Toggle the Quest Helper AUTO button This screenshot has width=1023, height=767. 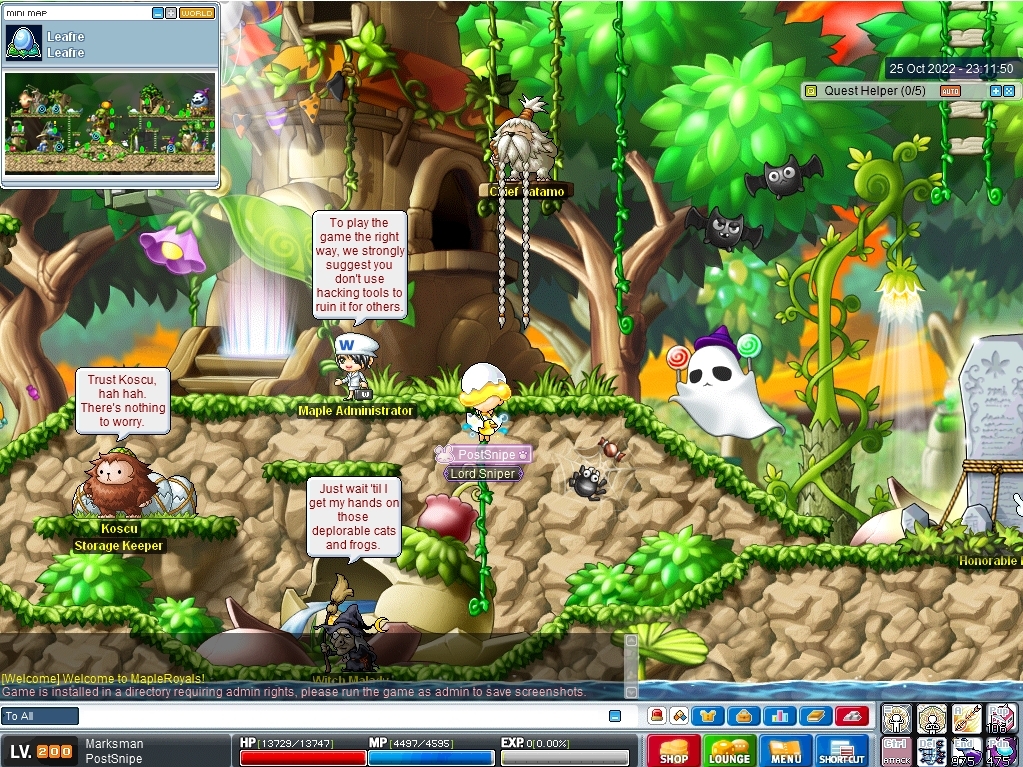(950, 91)
